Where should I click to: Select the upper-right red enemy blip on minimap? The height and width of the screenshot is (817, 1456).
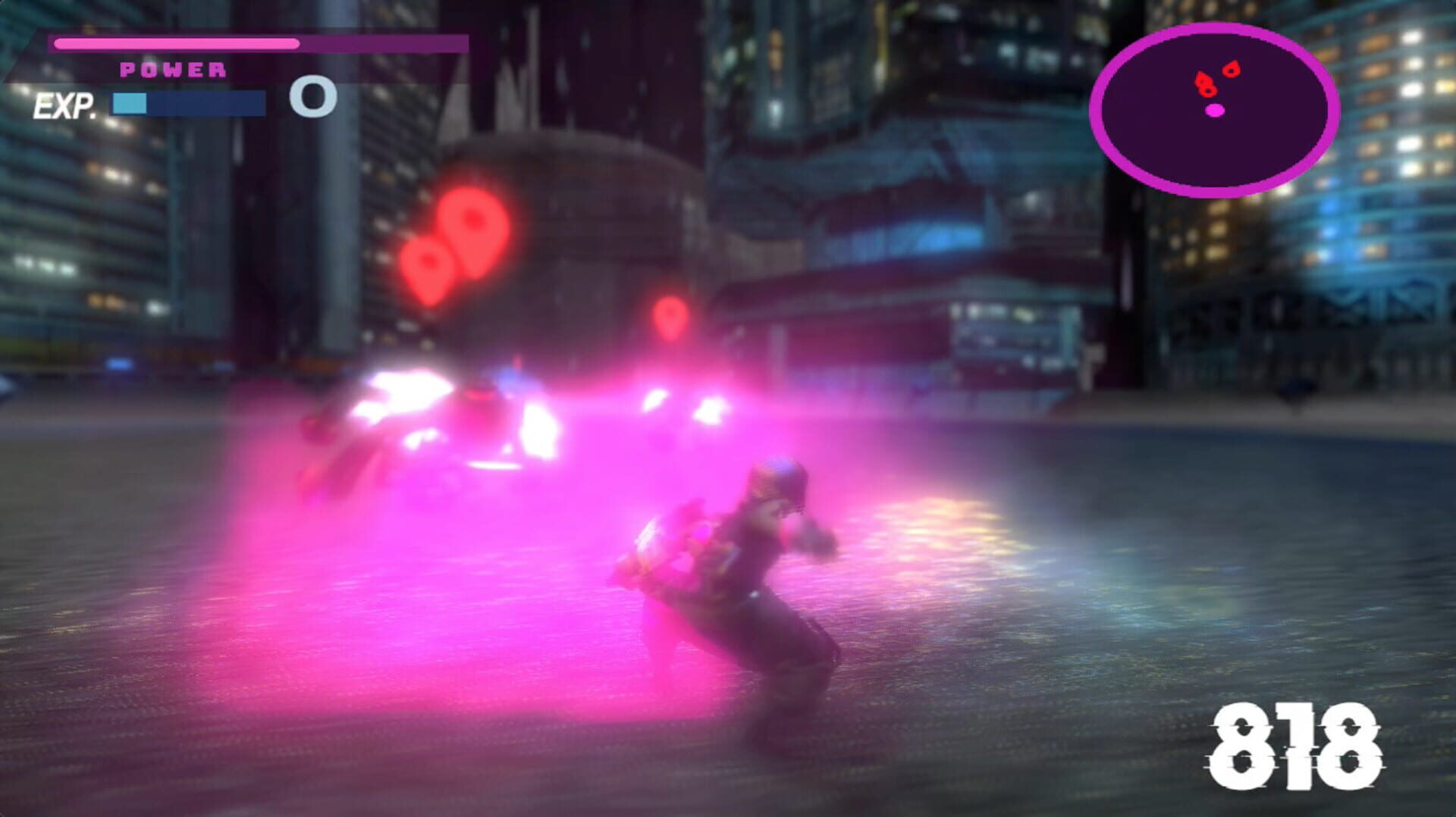pyautogui.click(x=1232, y=69)
